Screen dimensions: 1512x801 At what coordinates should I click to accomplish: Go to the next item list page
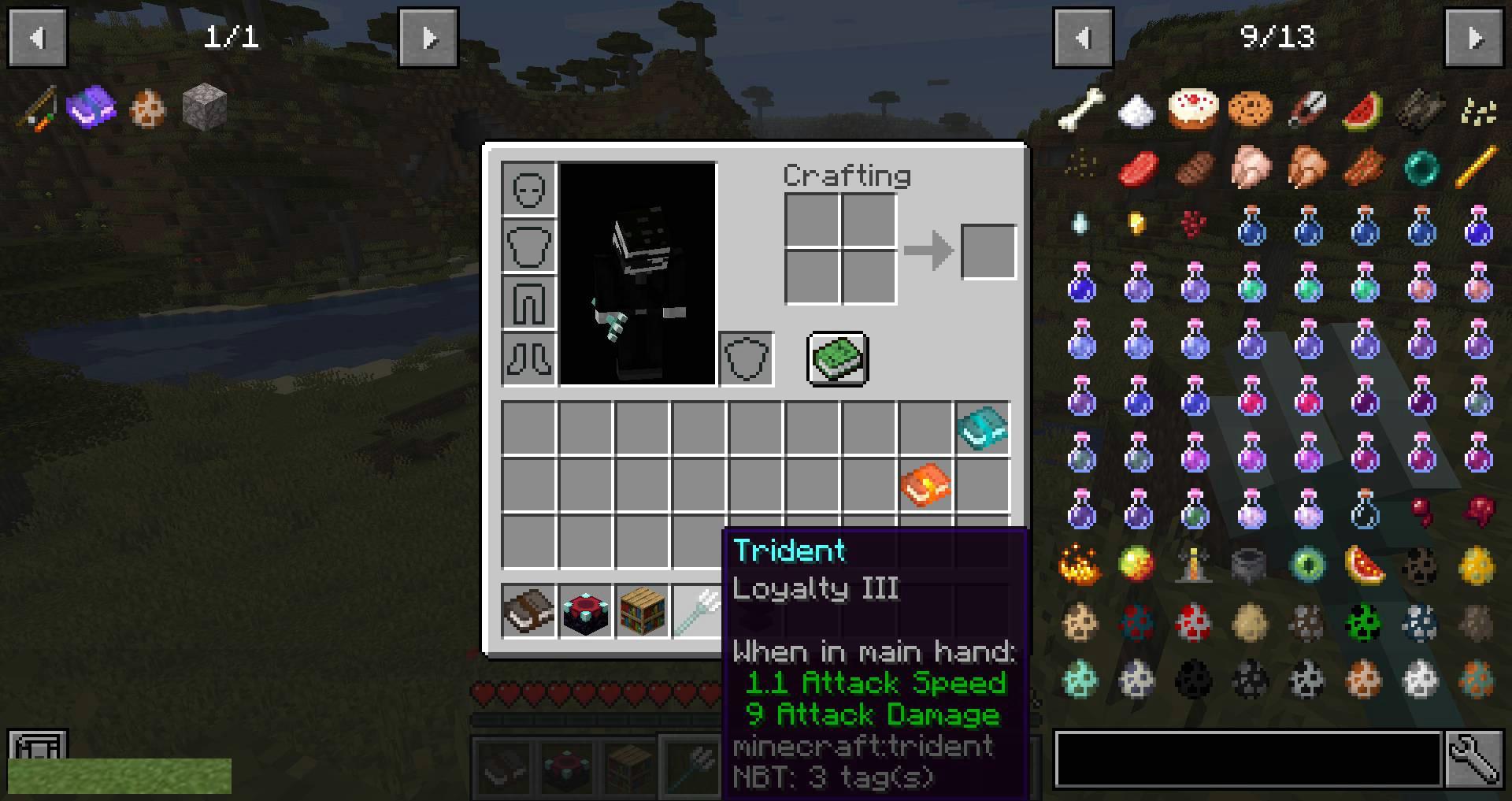[x=1474, y=38]
